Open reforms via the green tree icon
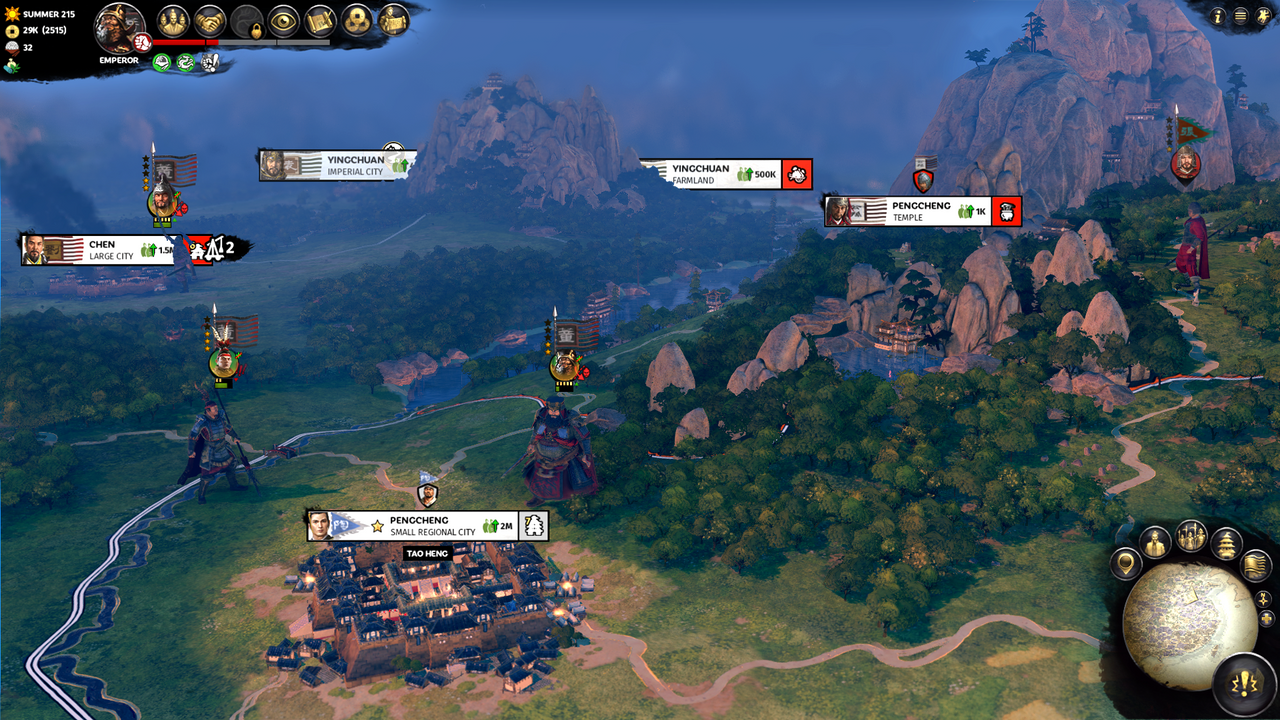This screenshot has height=720, width=1280. pos(161,62)
